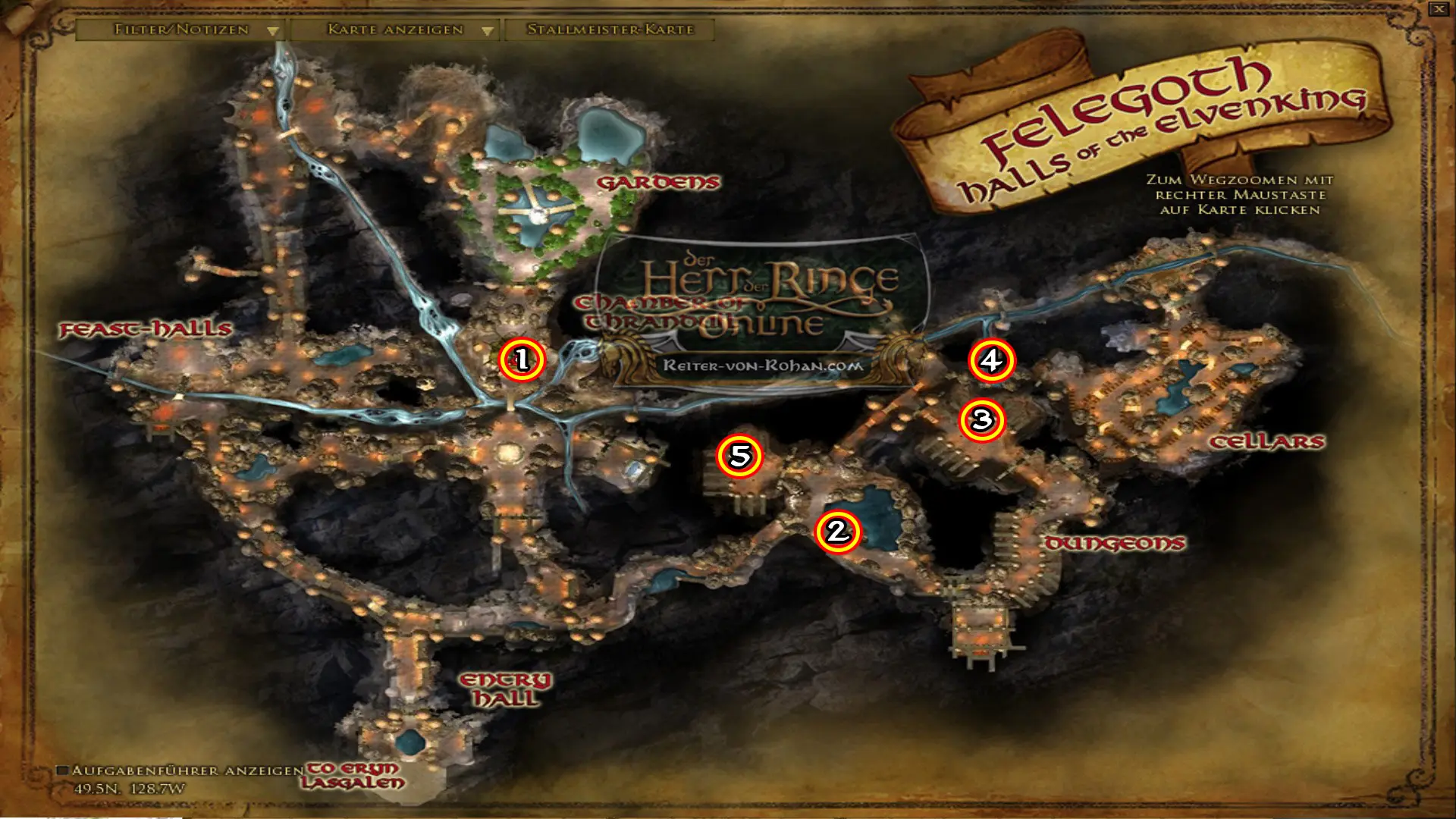Toggle the Aufgabenführer anzeigen checkbox
This screenshot has height=819, width=1456.
coord(64,770)
